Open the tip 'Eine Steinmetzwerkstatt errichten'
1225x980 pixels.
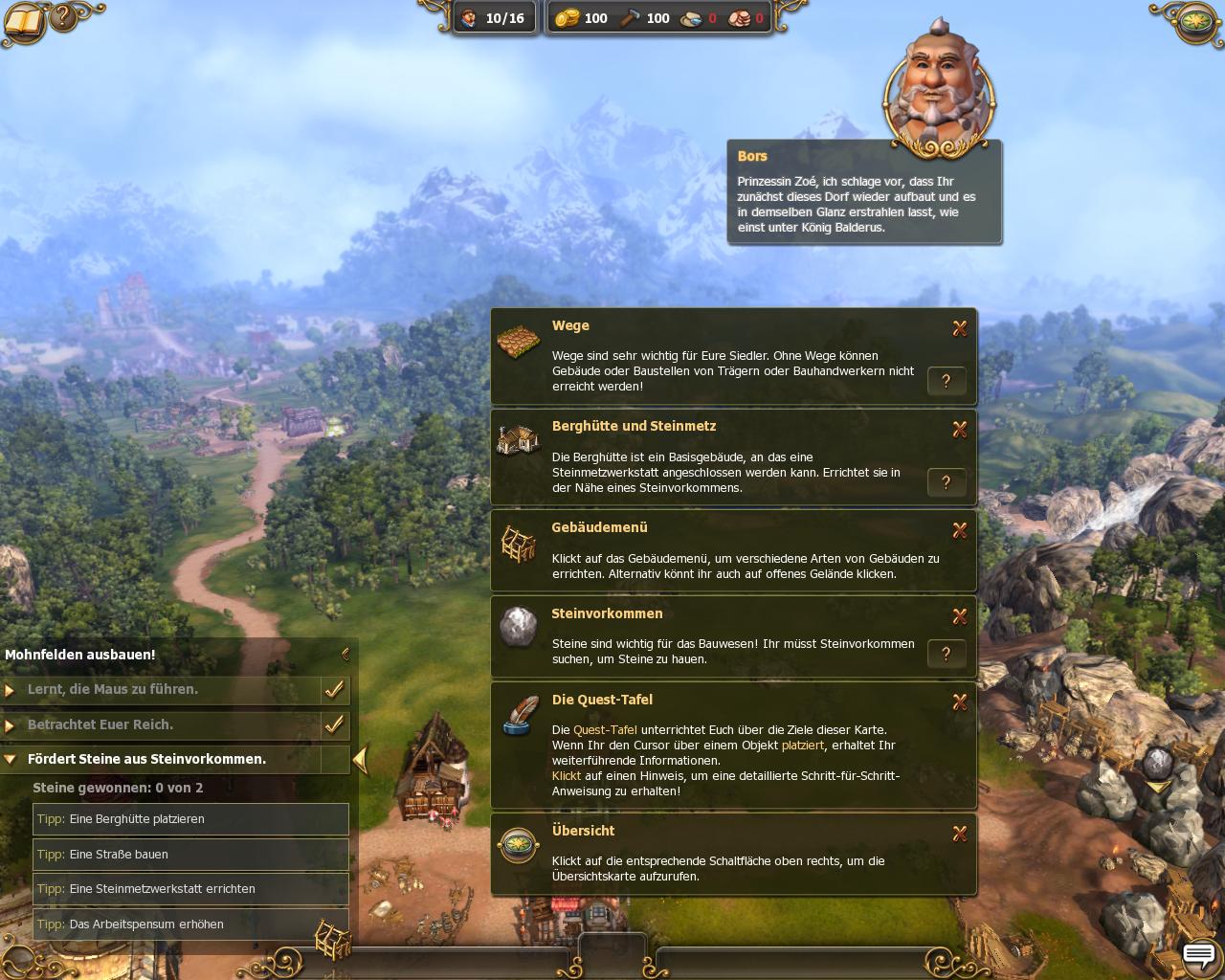pos(190,889)
